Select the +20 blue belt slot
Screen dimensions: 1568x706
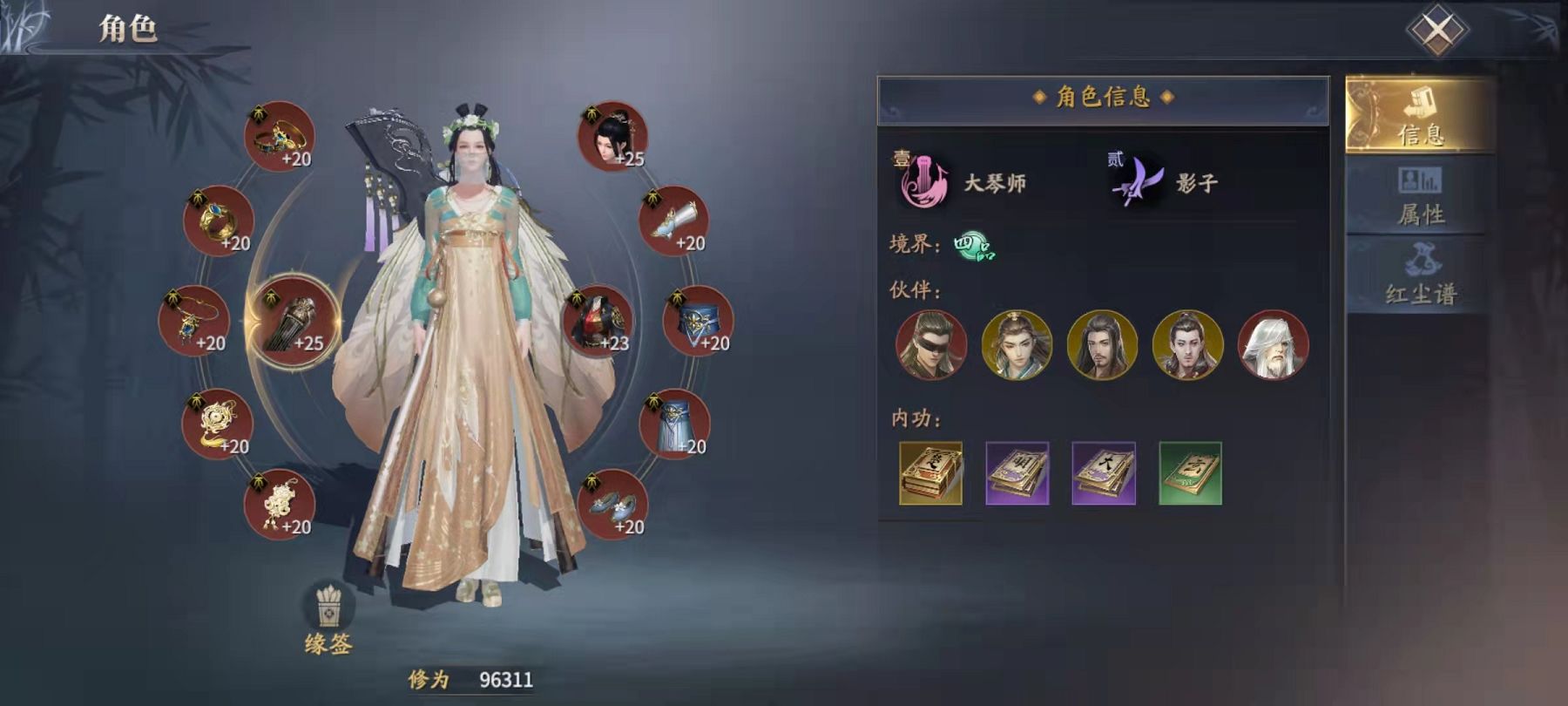tap(698, 321)
